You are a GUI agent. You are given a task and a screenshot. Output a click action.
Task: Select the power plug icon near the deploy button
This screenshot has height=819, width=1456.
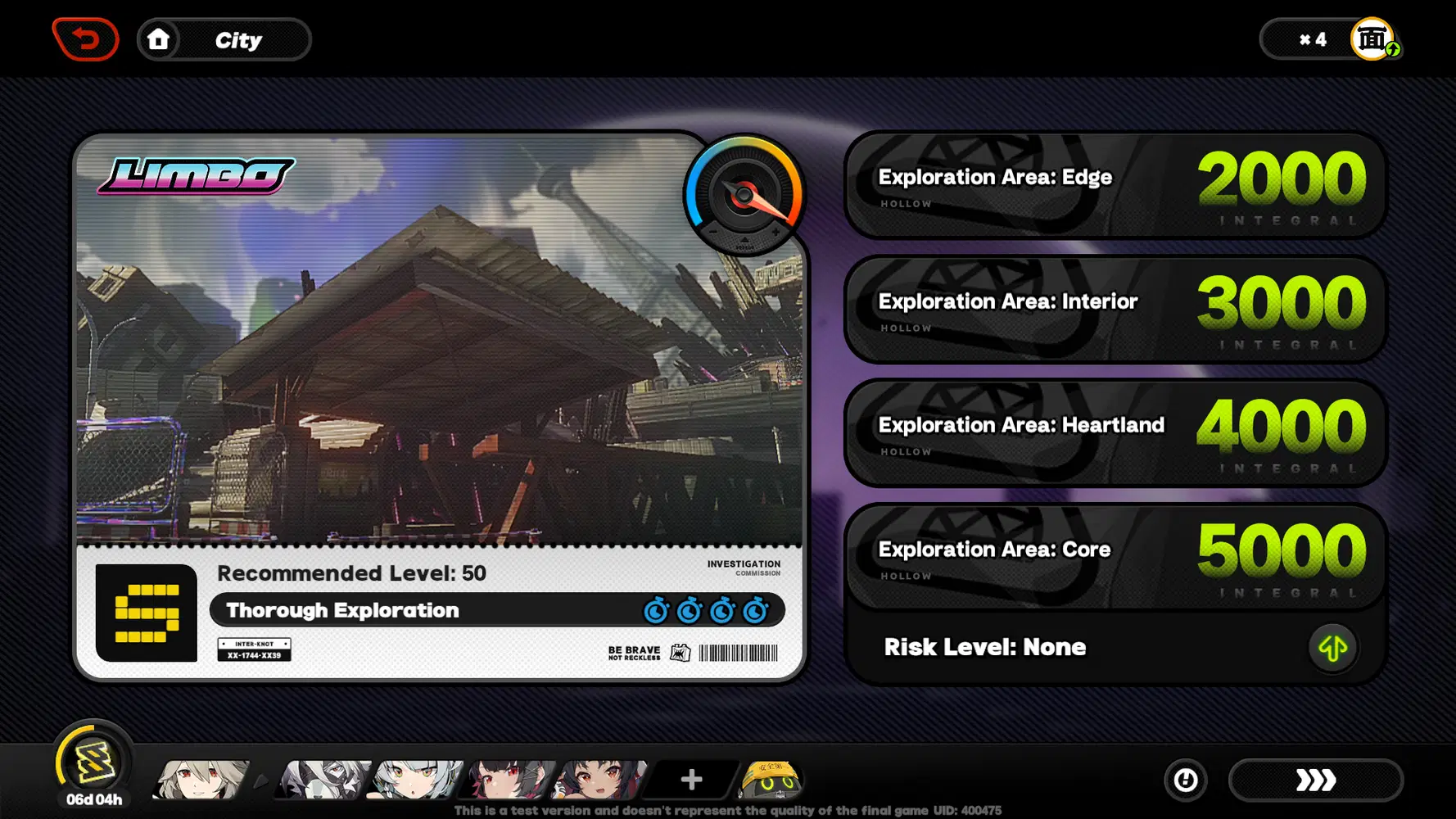click(1185, 781)
